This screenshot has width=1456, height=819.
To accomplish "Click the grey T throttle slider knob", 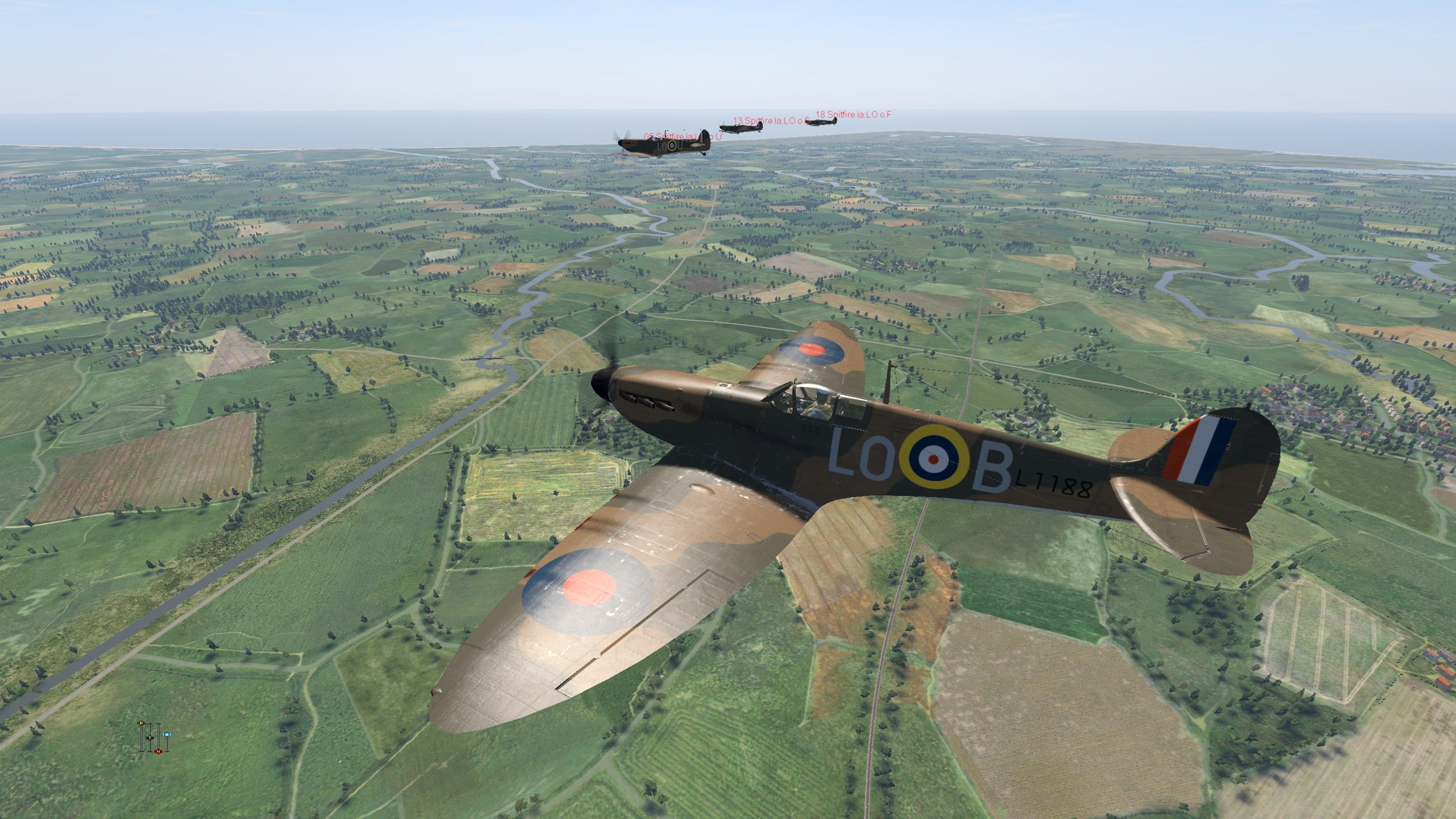I will click(150, 737).
